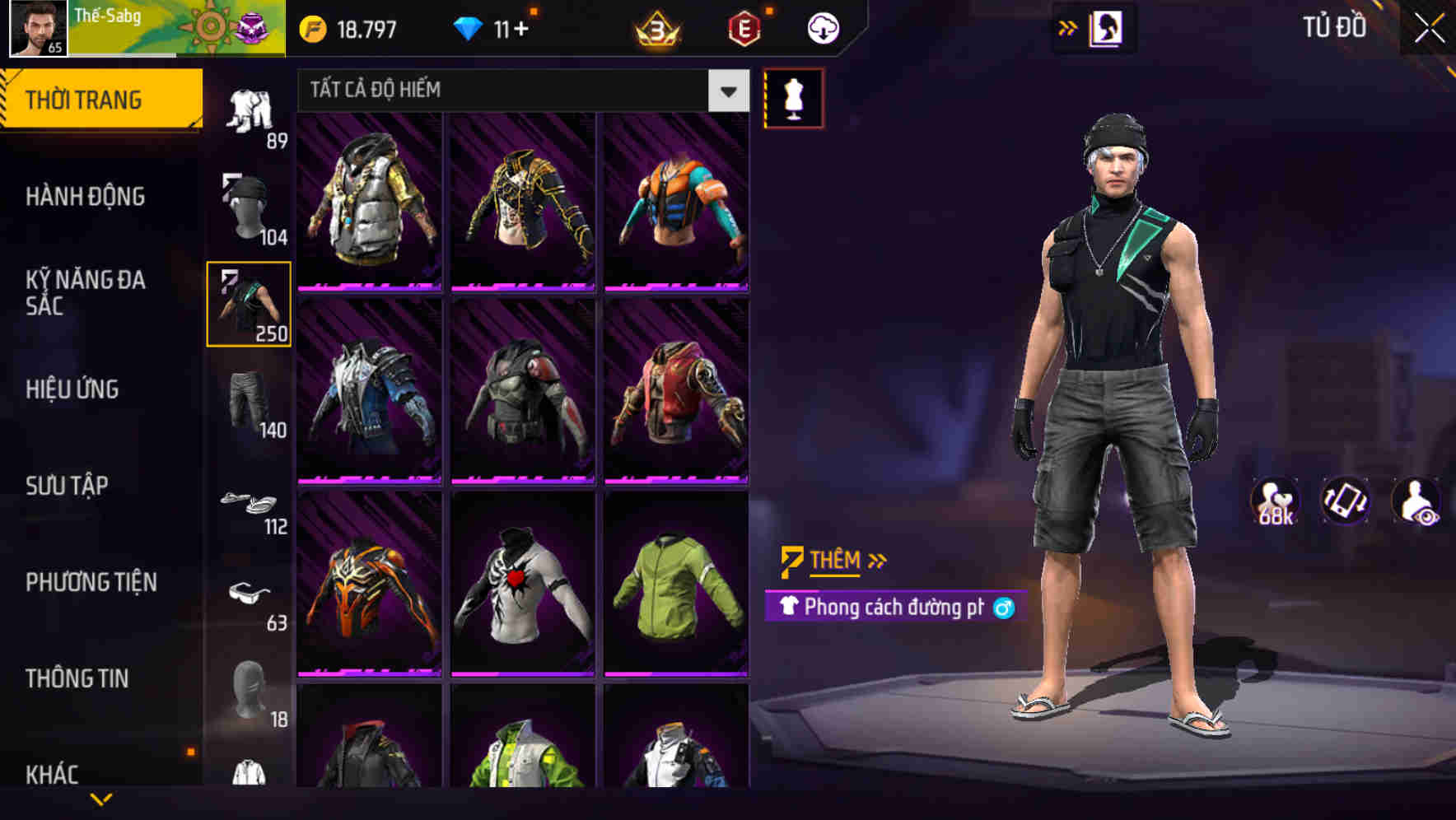Click the Elite Pass hexagon icon

tap(744, 26)
